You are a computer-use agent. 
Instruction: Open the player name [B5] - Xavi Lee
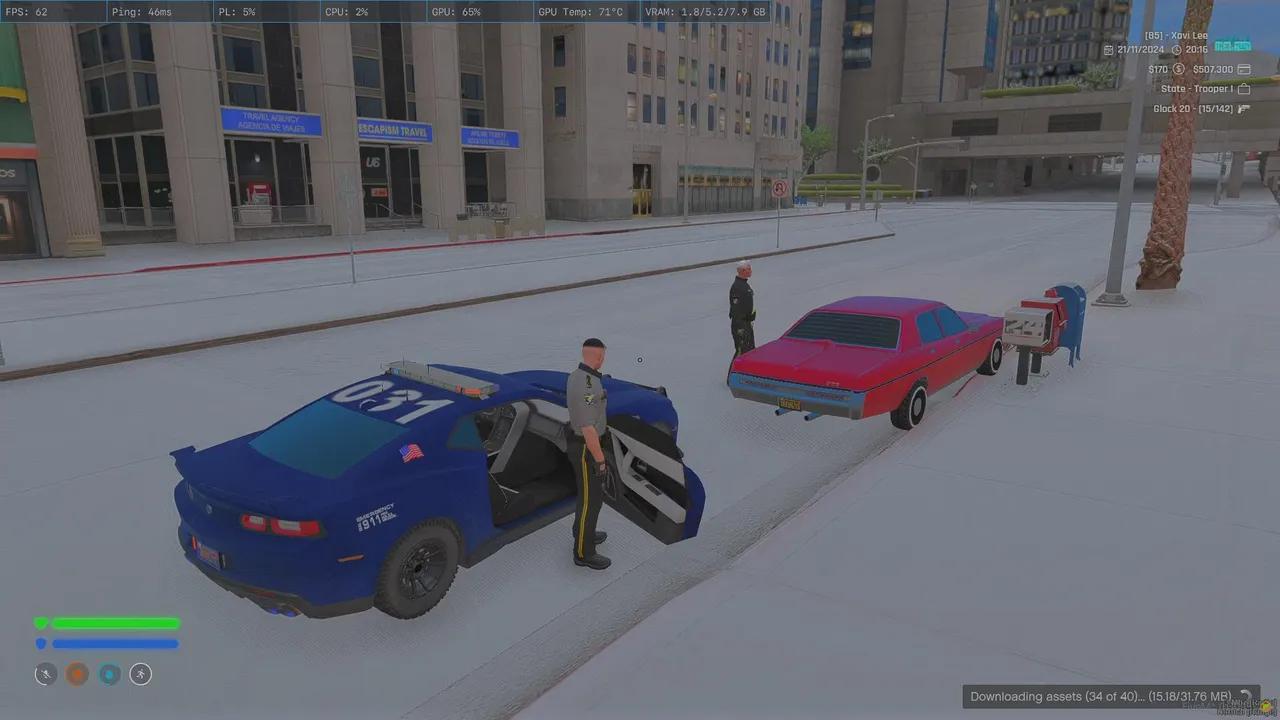[1176, 35]
